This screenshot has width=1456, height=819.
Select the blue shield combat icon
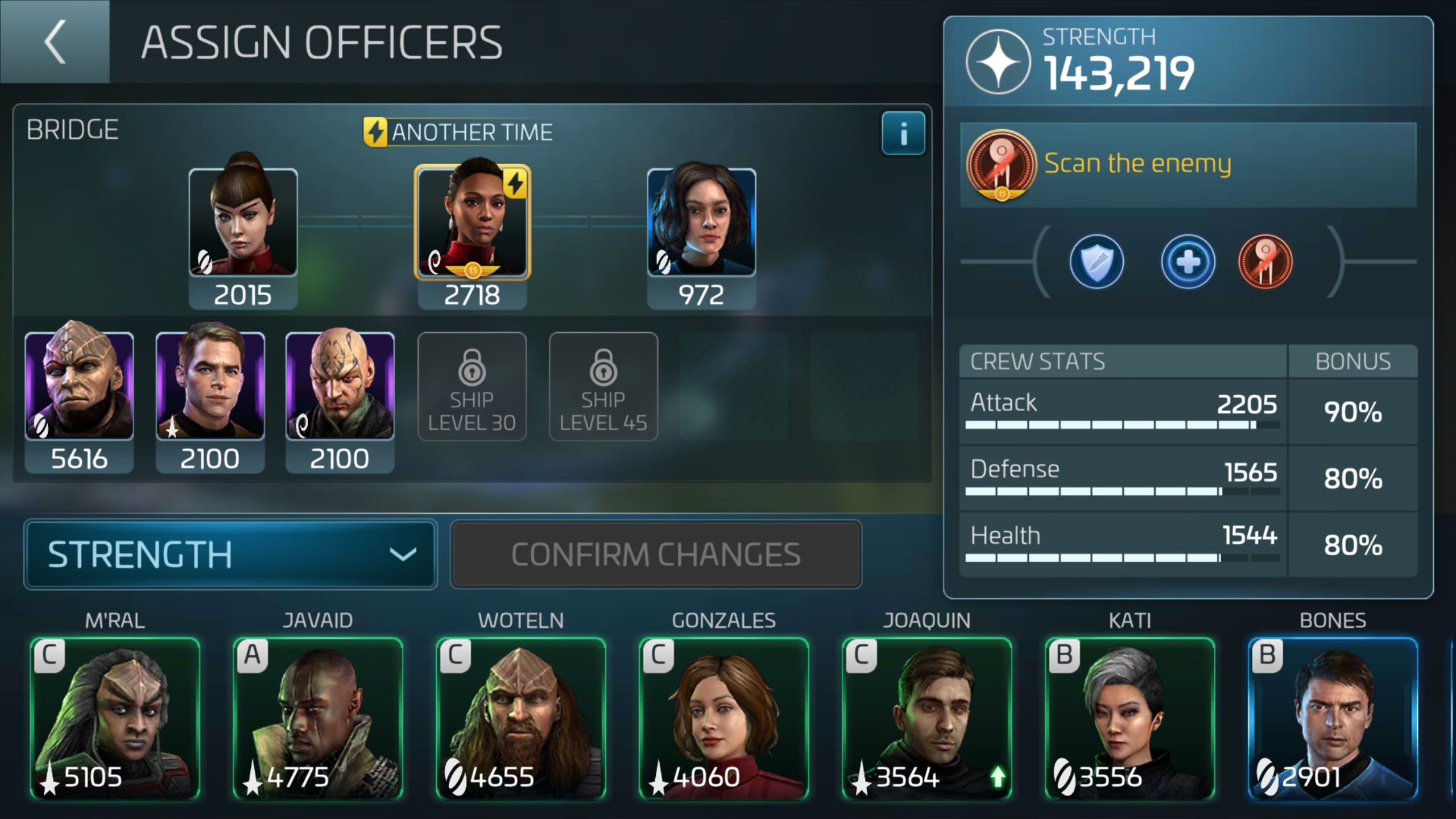pyautogui.click(x=1097, y=261)
